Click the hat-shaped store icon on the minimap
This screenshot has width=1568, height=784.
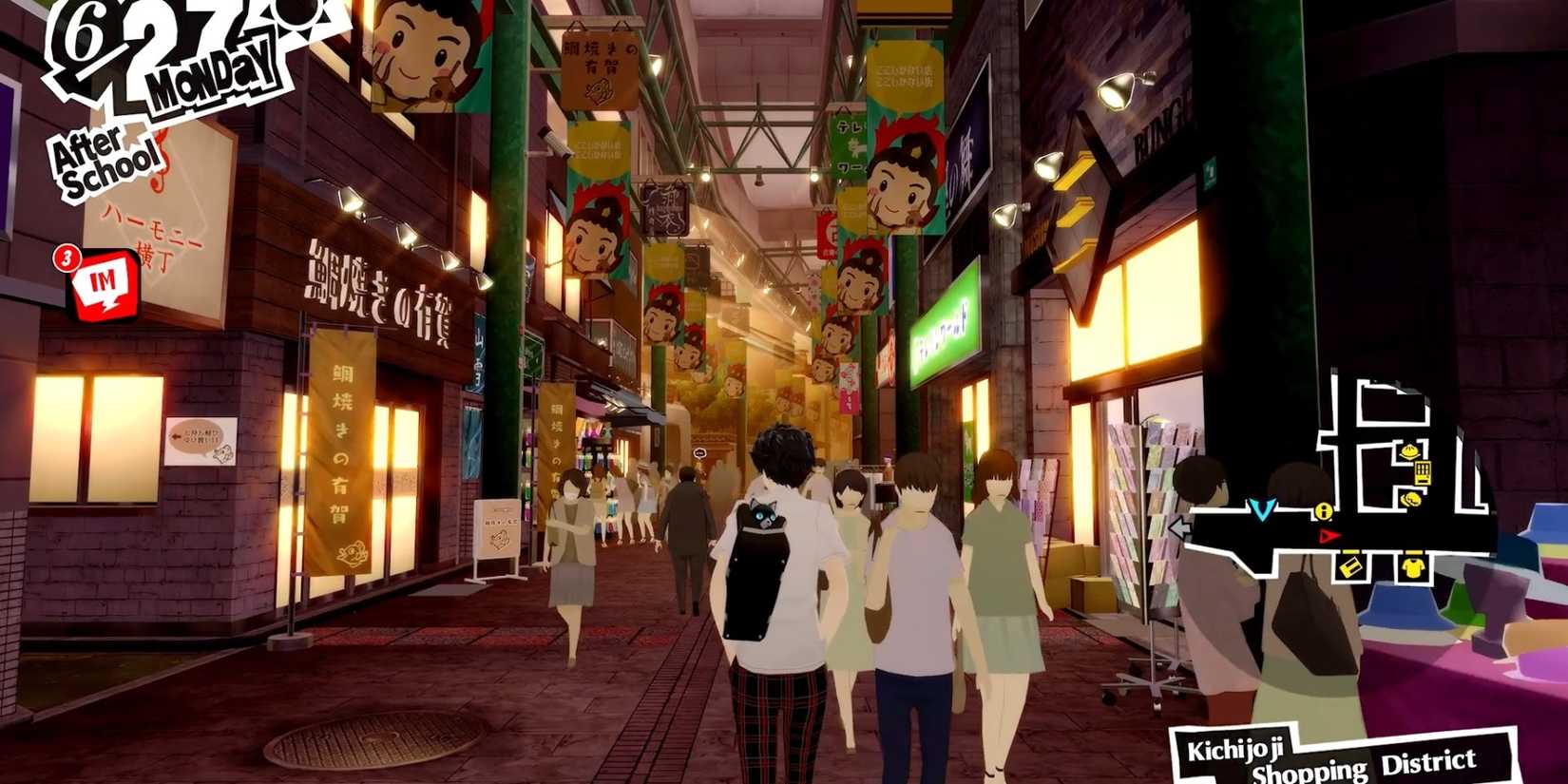1408,451
